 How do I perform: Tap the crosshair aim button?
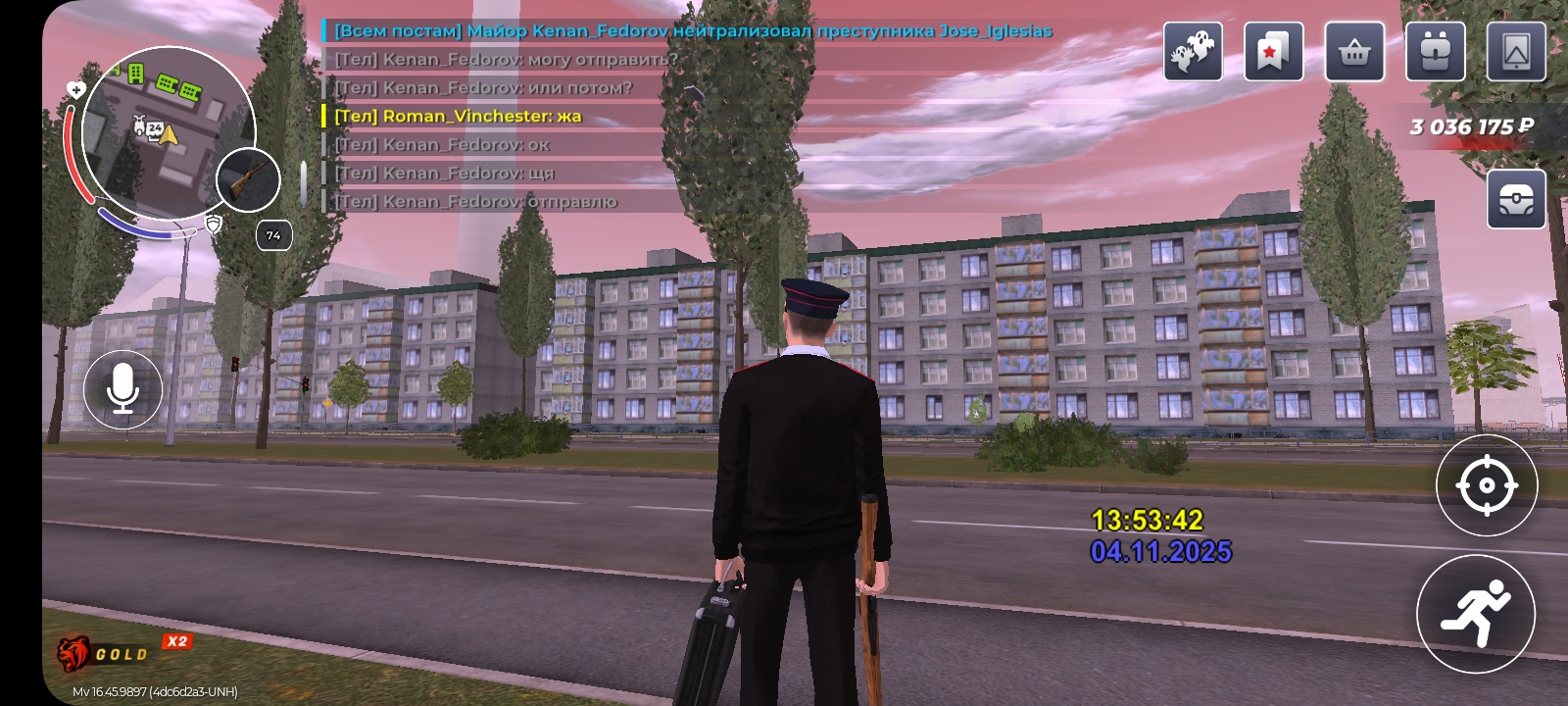(1486, 485)
